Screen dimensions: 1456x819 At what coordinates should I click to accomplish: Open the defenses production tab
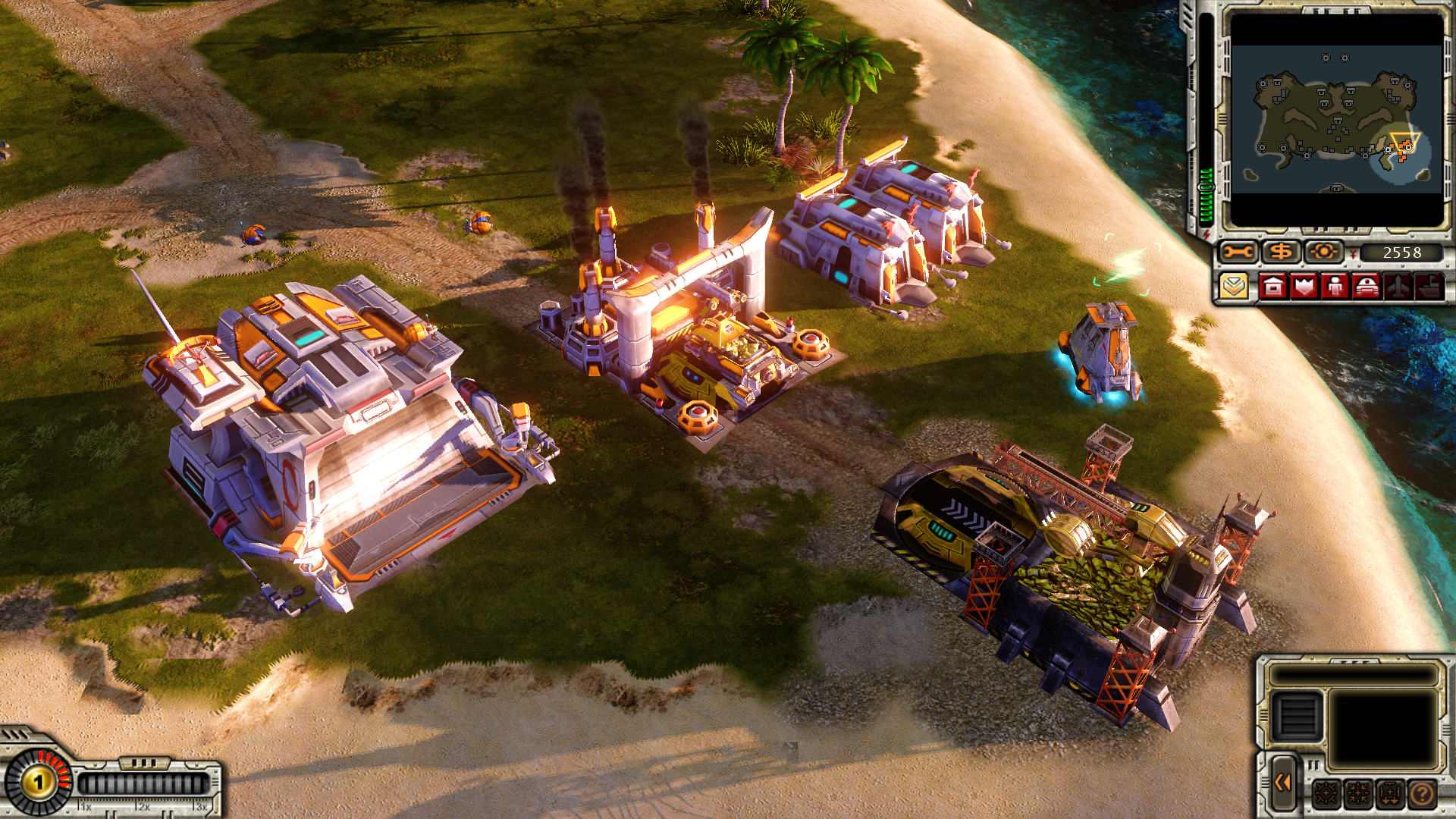pyautogui.click(x=1304, y=287)
